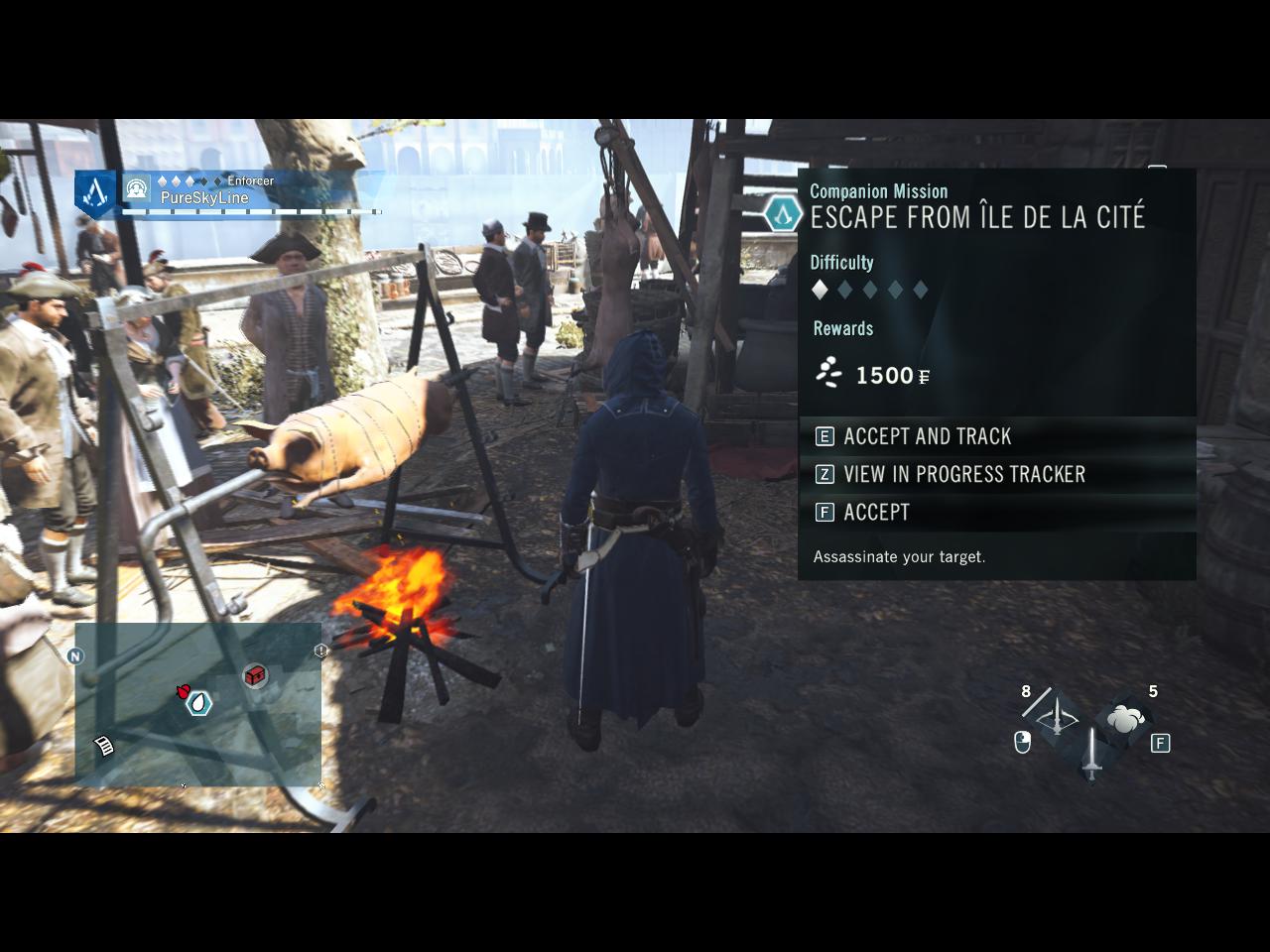
Task: Accept the companion mission without tracking
Action: (876, 512)
